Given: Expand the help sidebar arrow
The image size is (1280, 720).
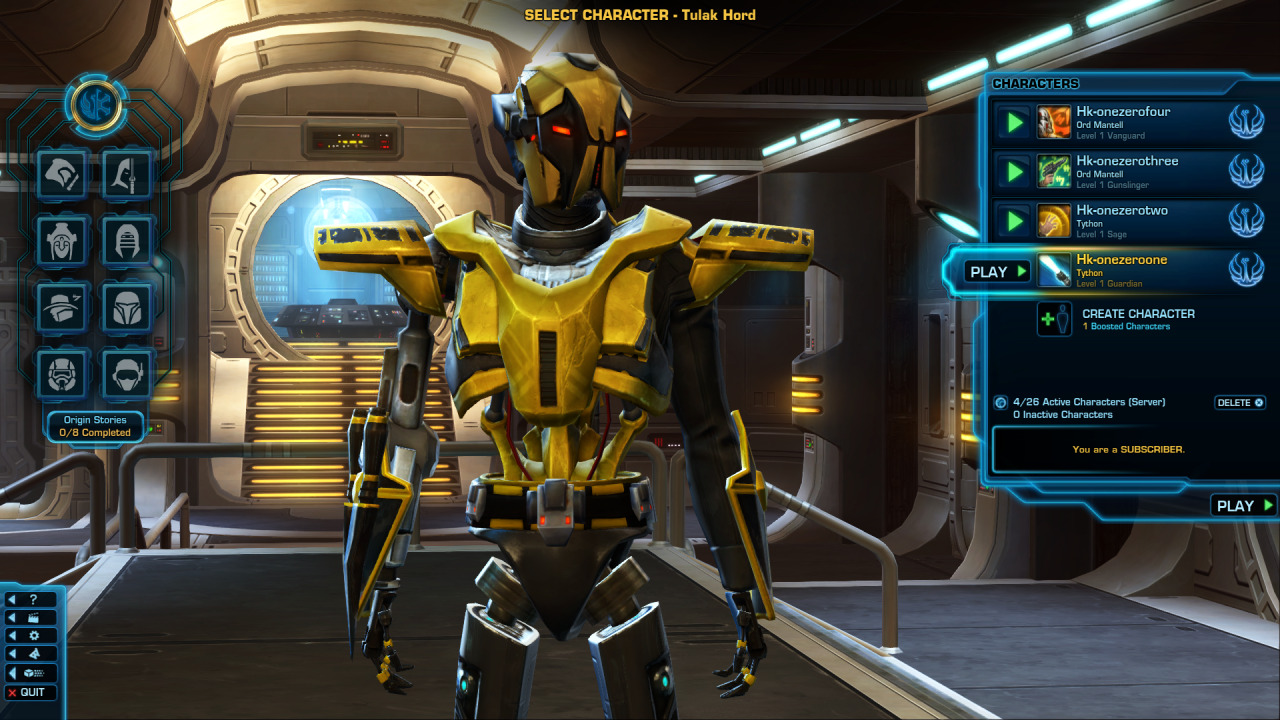Looking at the screenshot, I should (x=12, y=599).
